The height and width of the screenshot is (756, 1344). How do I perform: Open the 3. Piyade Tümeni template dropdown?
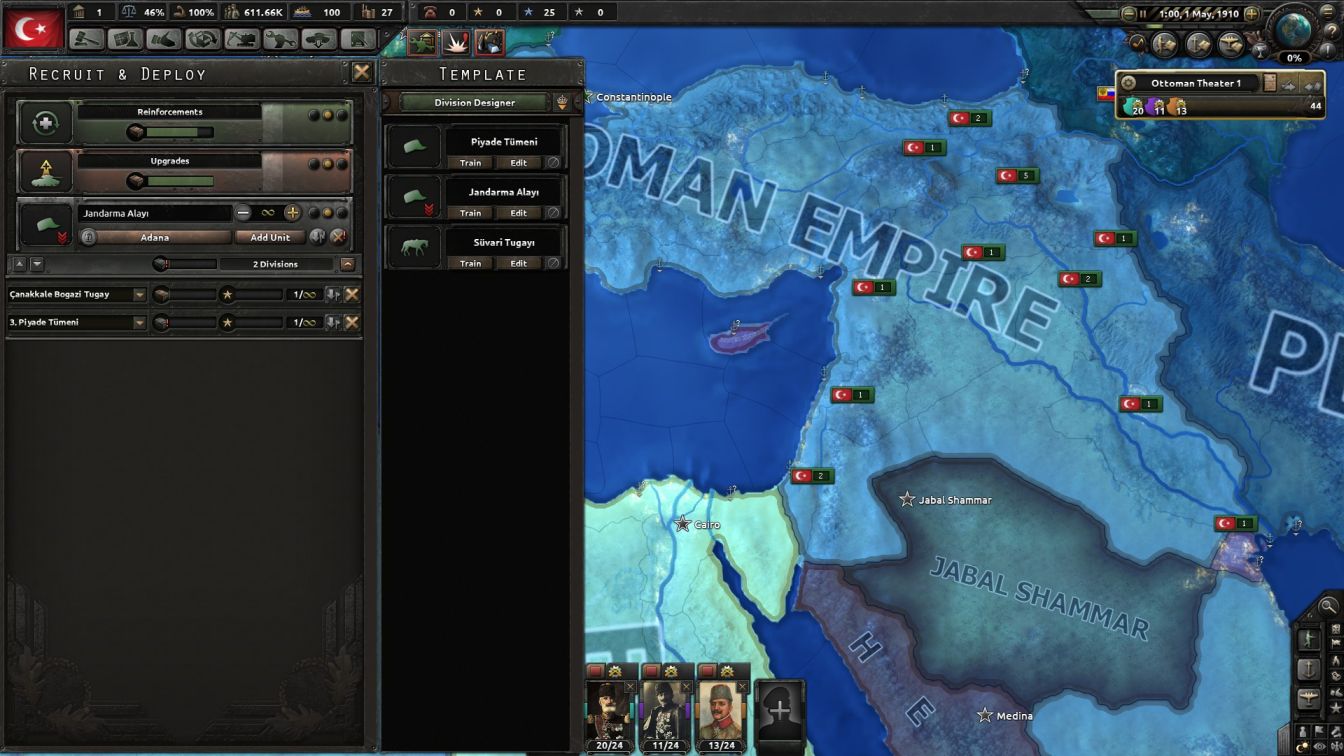(x=140, y=324)
